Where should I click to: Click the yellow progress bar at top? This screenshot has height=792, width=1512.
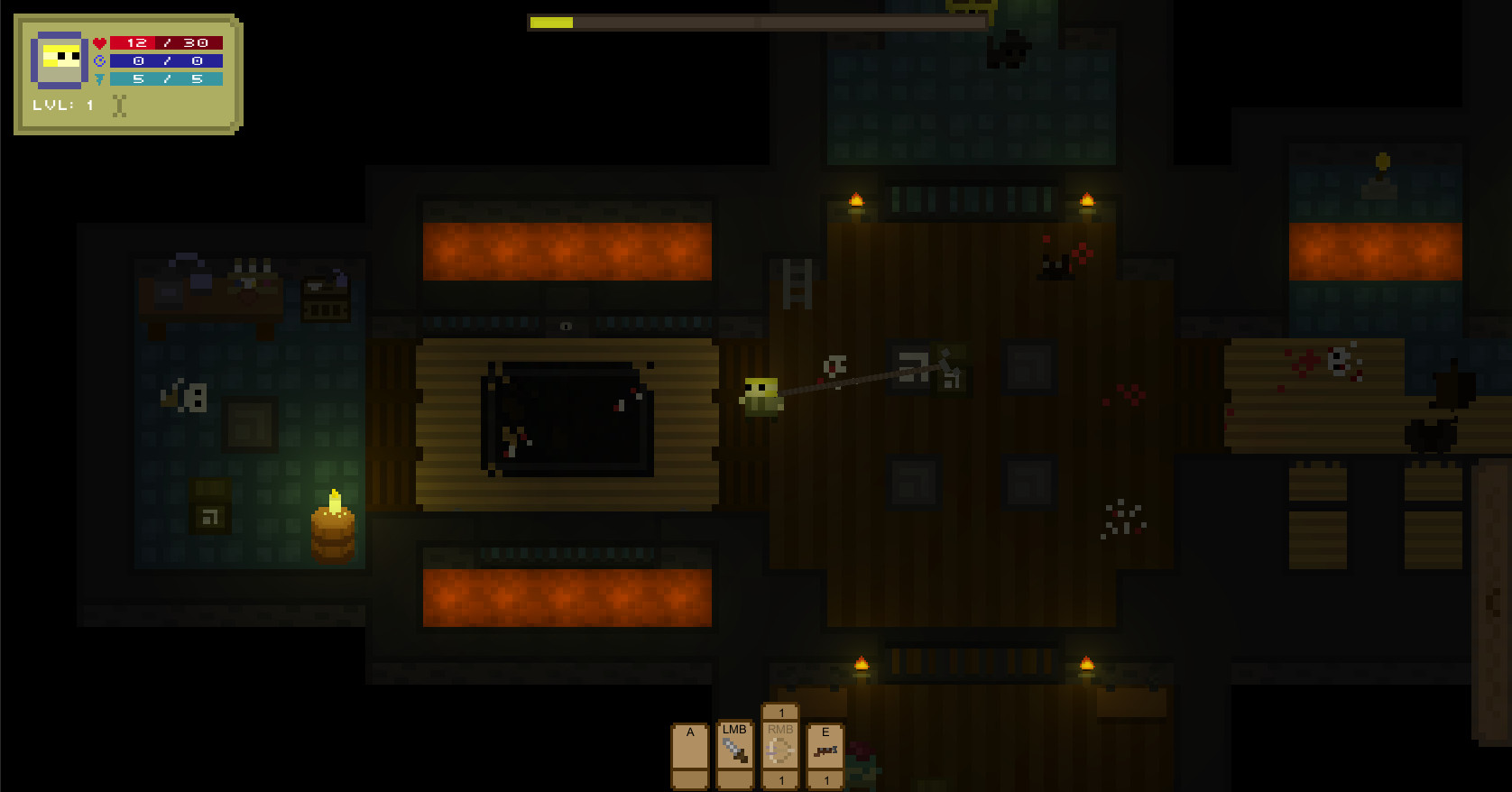pos(550,22)
